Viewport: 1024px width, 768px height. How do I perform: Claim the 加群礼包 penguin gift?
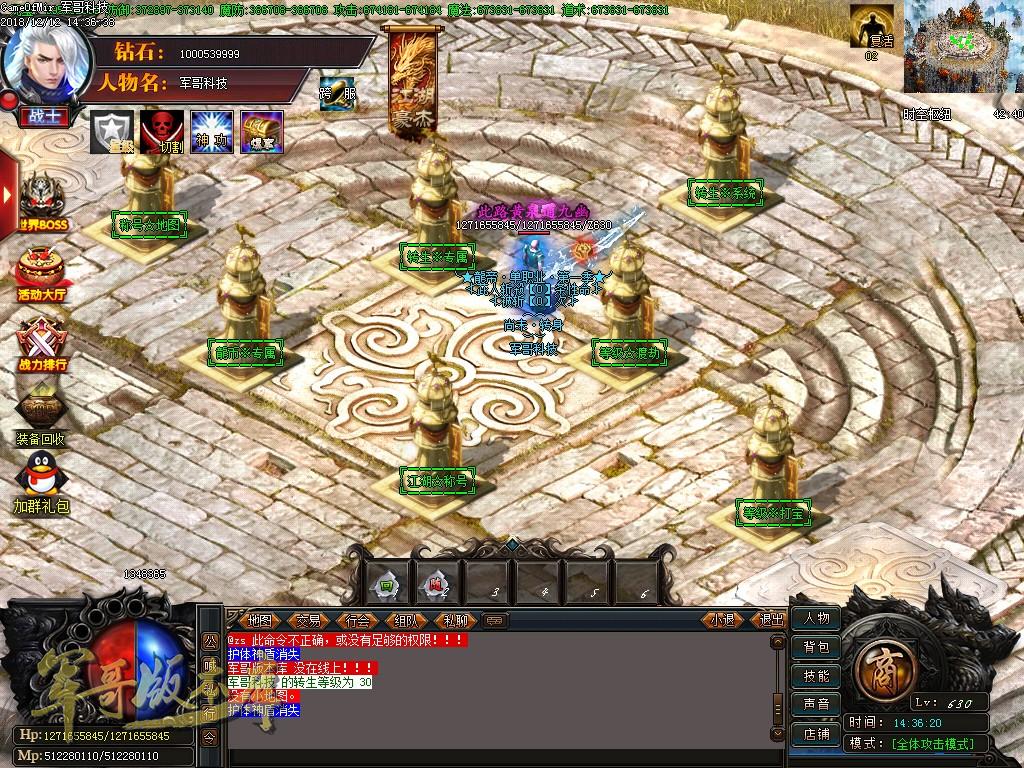[41, 480]
